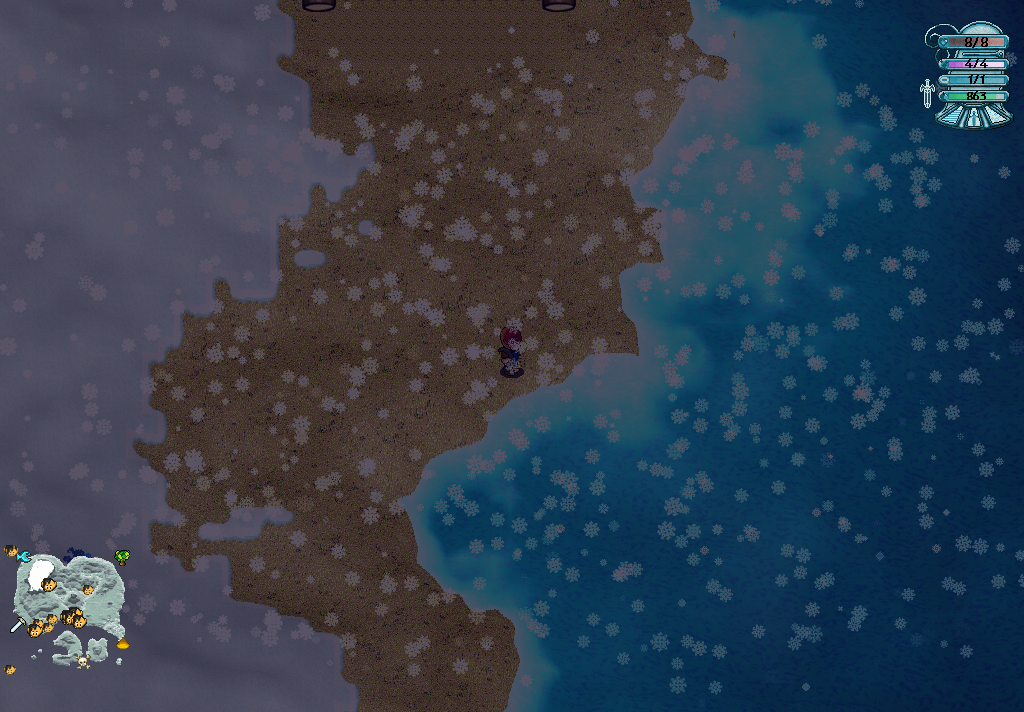This screenshot has width=1024, height=712.
Task: Choose the blue fish marker on the minimap
Action: point(23,556)
